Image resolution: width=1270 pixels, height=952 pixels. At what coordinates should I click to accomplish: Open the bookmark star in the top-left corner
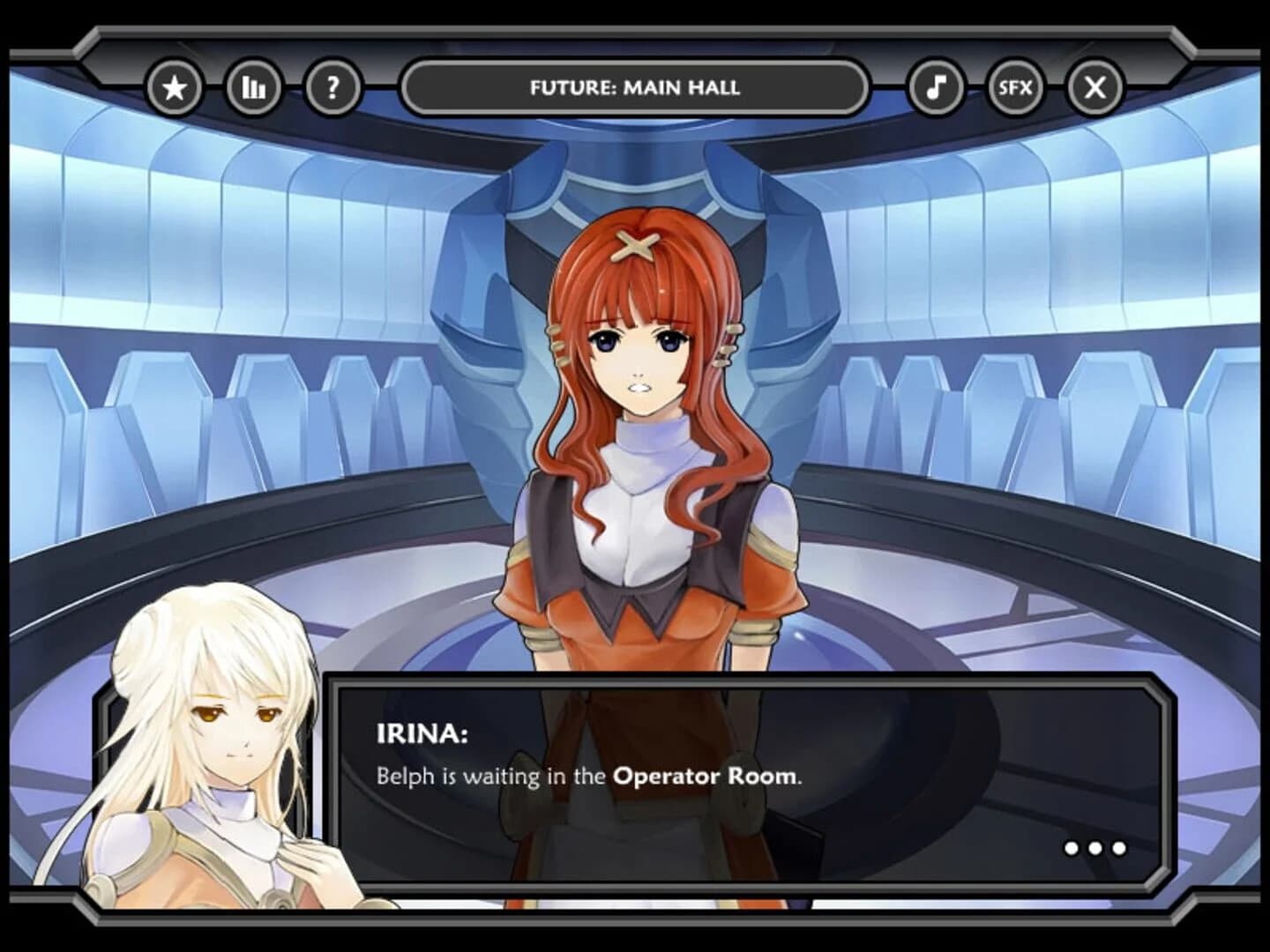[176, 86]
